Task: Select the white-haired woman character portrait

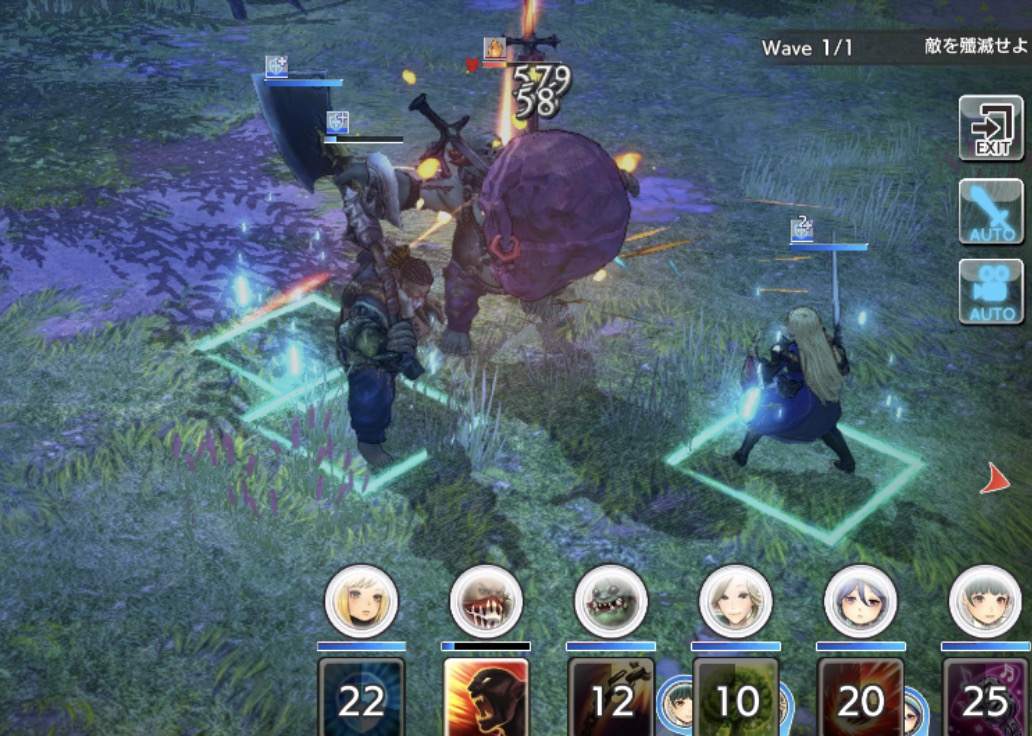Action: (735, 601)
